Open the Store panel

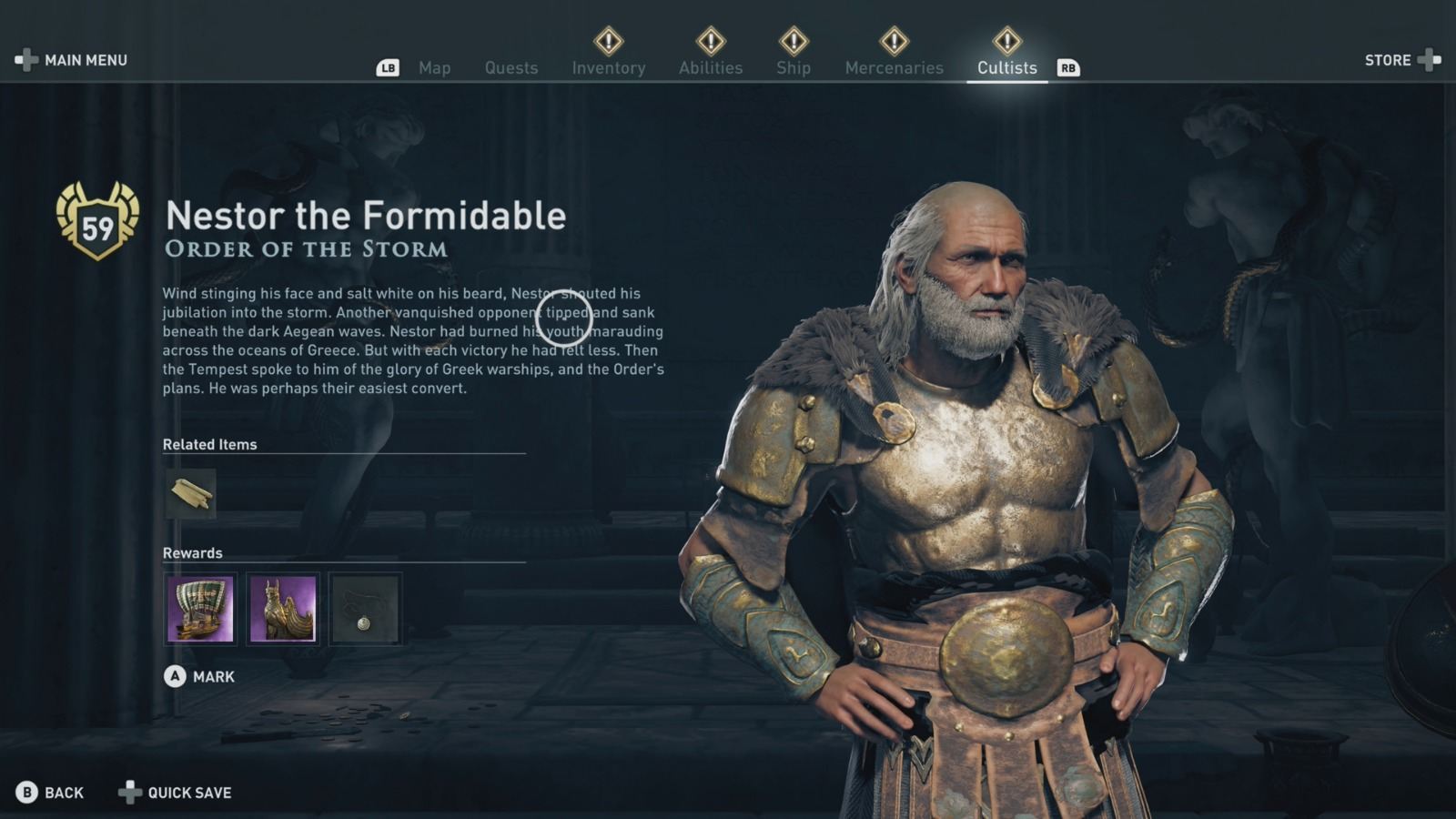tap(1395, 60)
